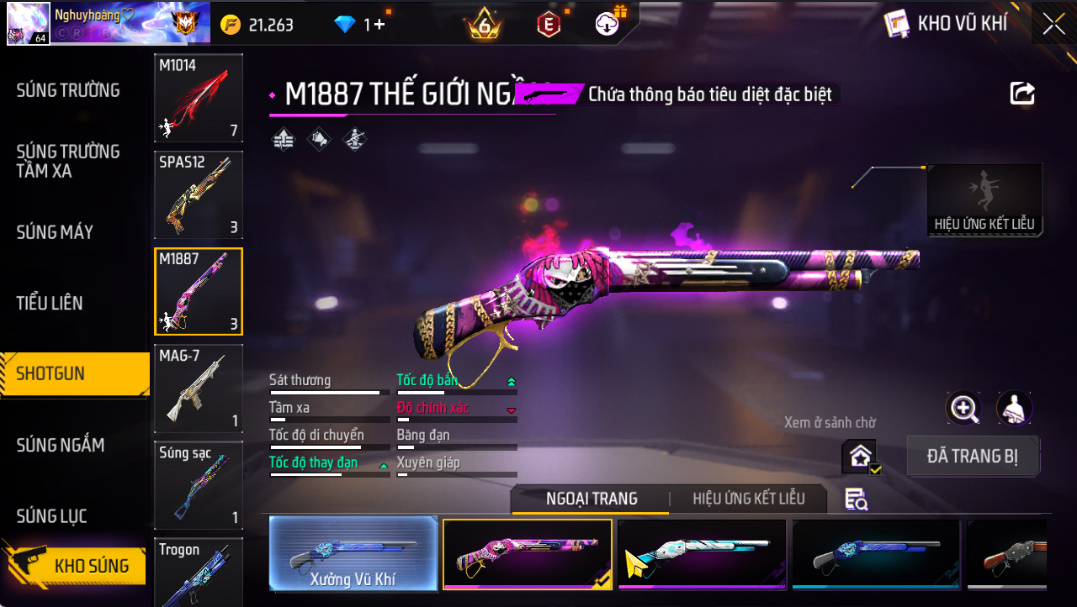This screenshot has height=607, width=1077.
Task: Select the Tiểu Liên category
Action: [x=50, y=303]
